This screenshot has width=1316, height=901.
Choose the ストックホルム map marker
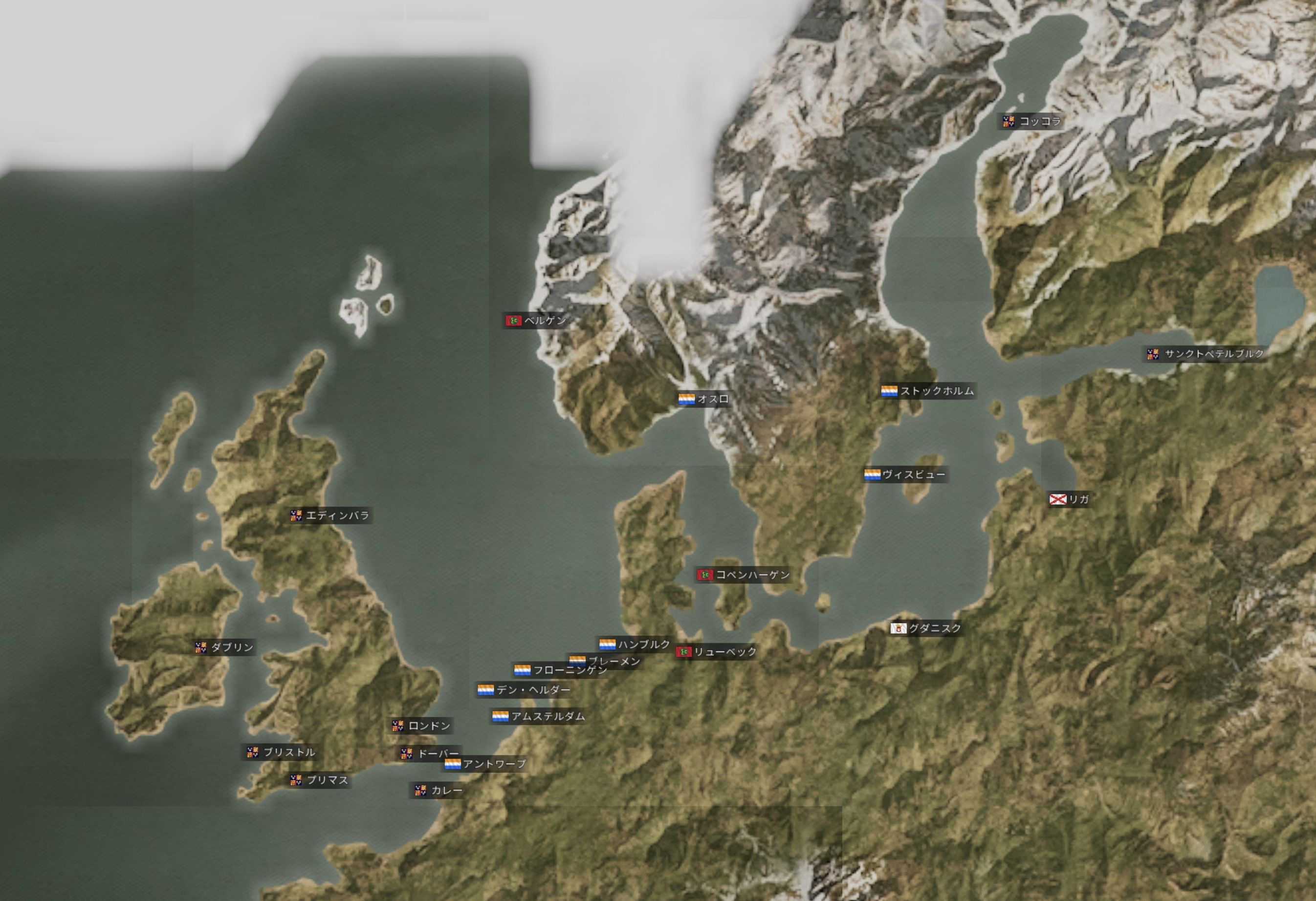pyautogui.click(x=927, y=391)
